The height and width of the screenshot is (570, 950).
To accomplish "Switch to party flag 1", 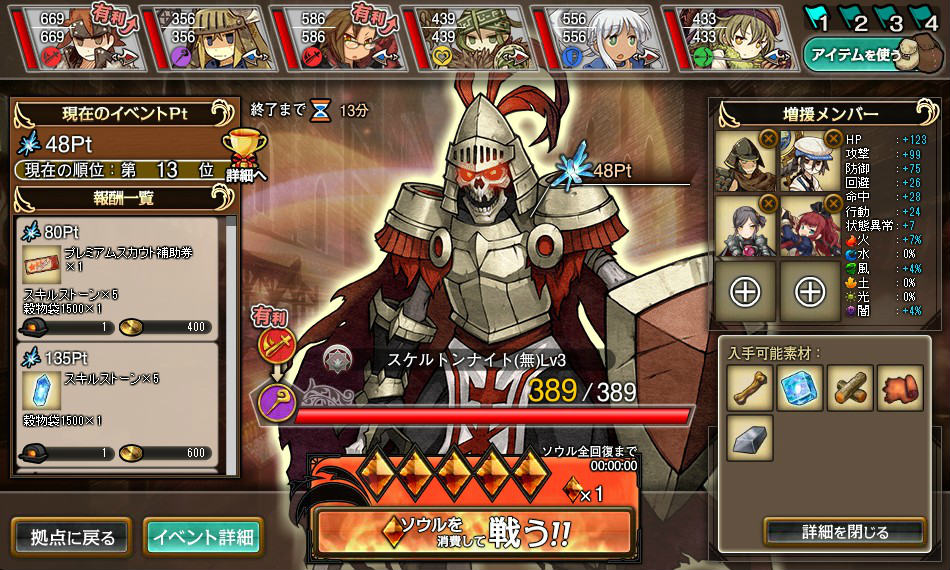I will 820,19.
